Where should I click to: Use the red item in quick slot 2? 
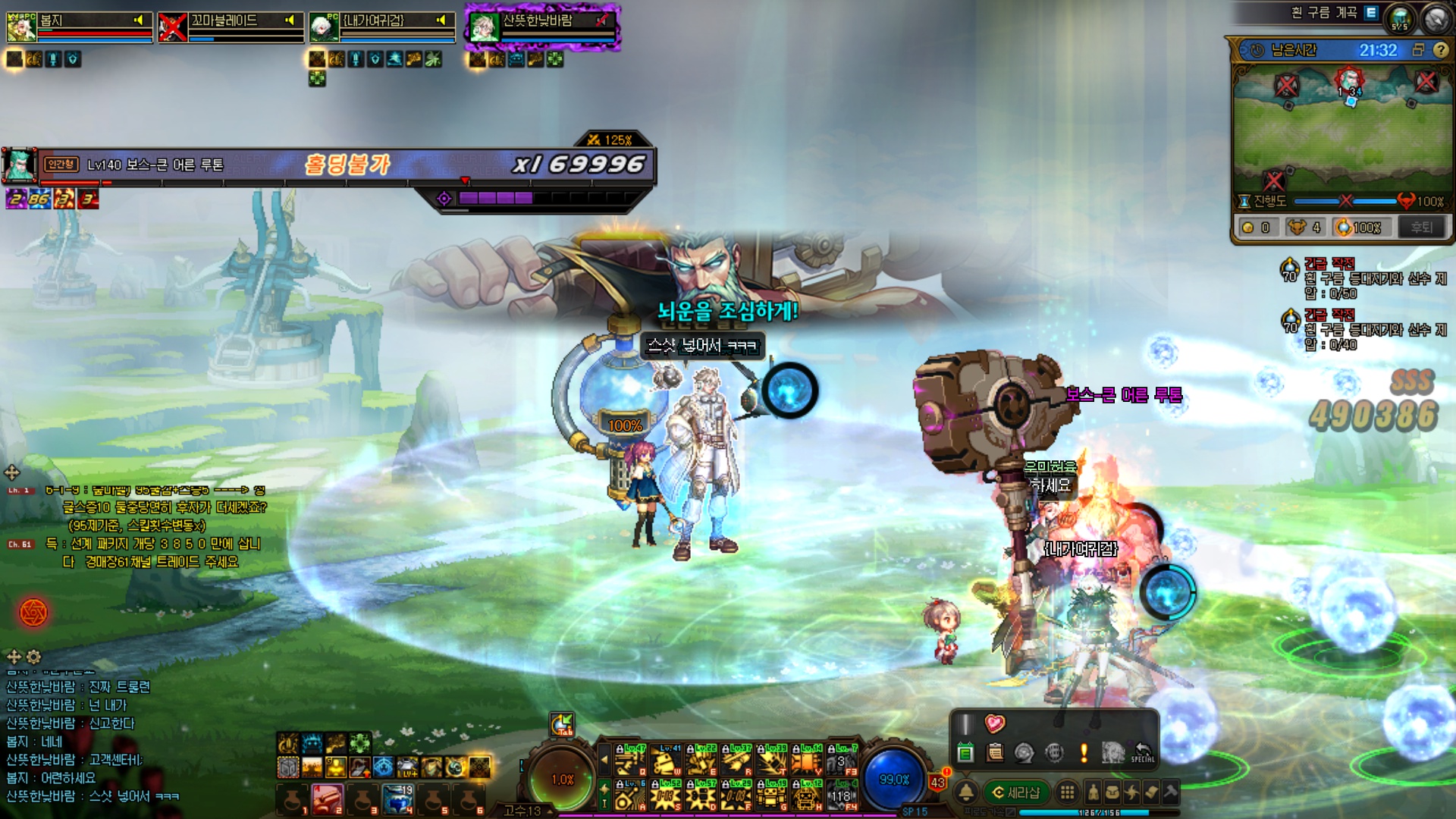pyautogui.click(x=328, y=799)
